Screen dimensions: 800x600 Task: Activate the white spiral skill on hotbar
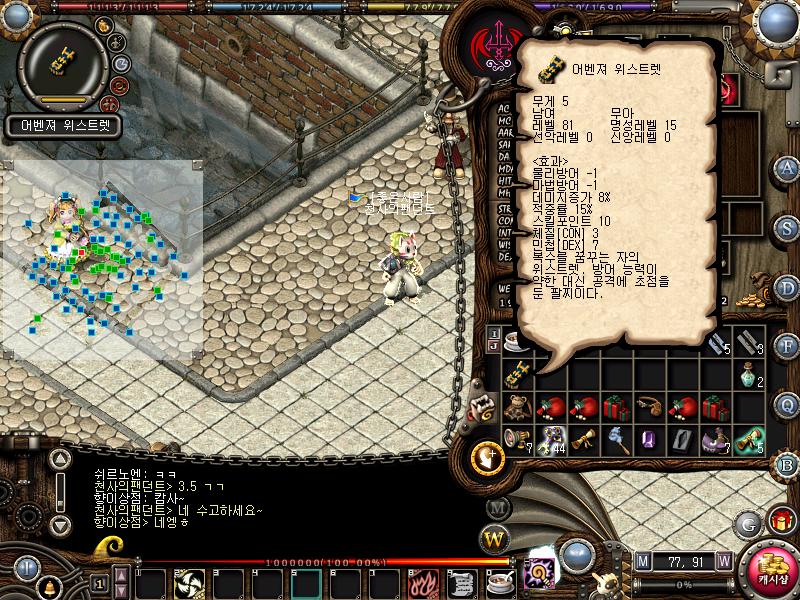[189, 582]
